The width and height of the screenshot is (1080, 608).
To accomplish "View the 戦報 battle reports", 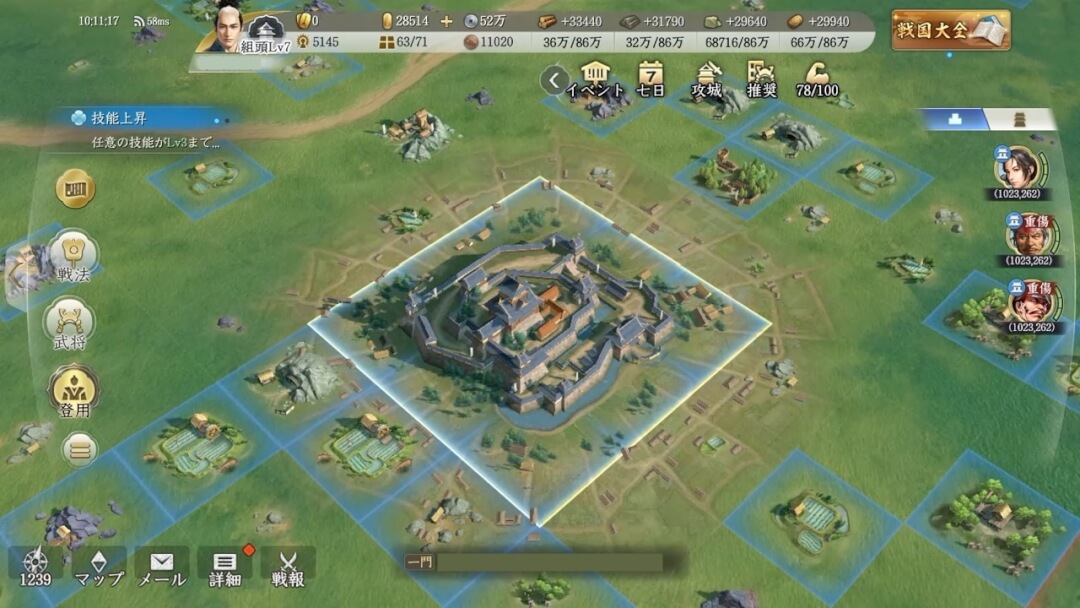I will (x=288, y=567).
